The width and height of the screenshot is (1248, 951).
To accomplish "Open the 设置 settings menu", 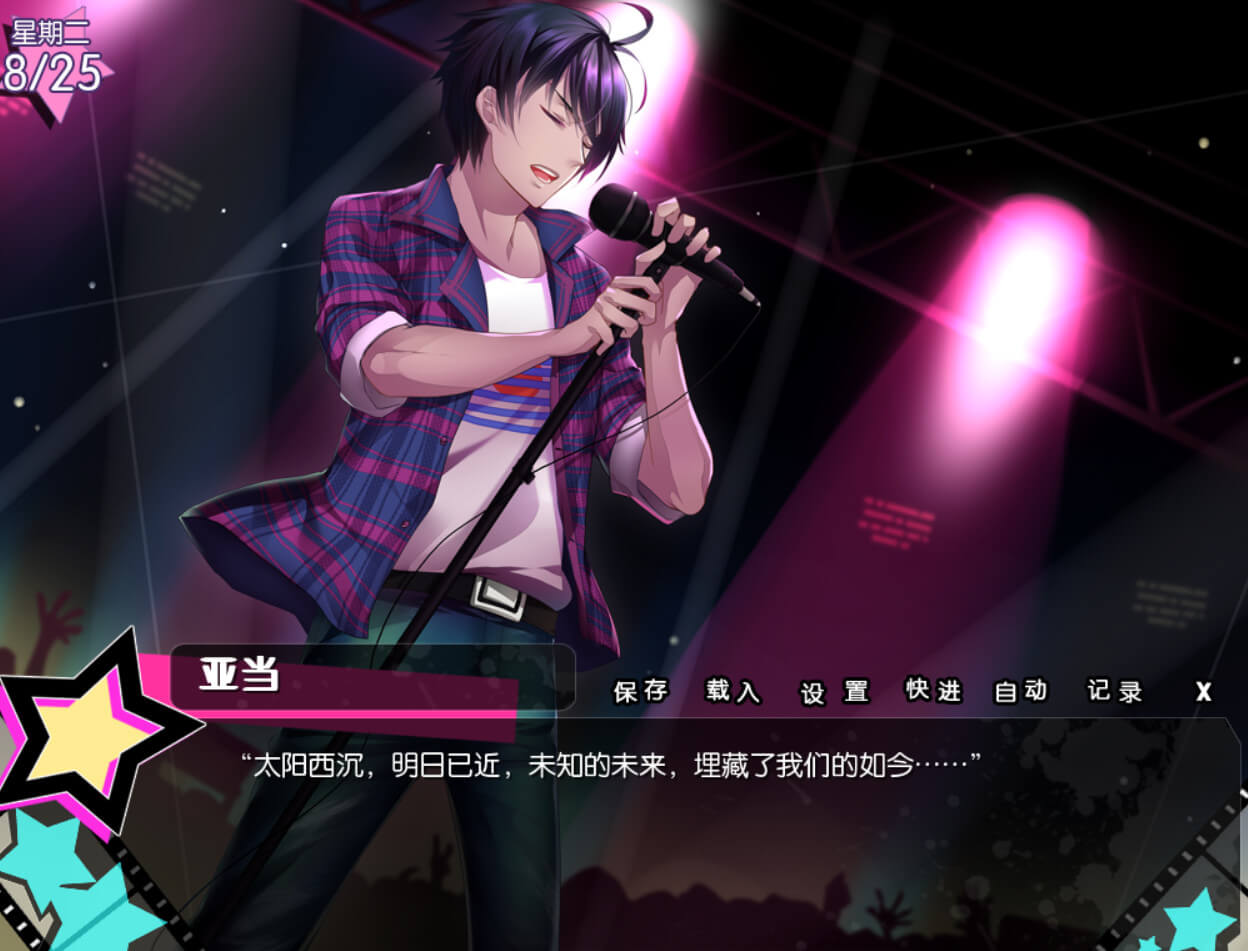I will tap(835, 692).
